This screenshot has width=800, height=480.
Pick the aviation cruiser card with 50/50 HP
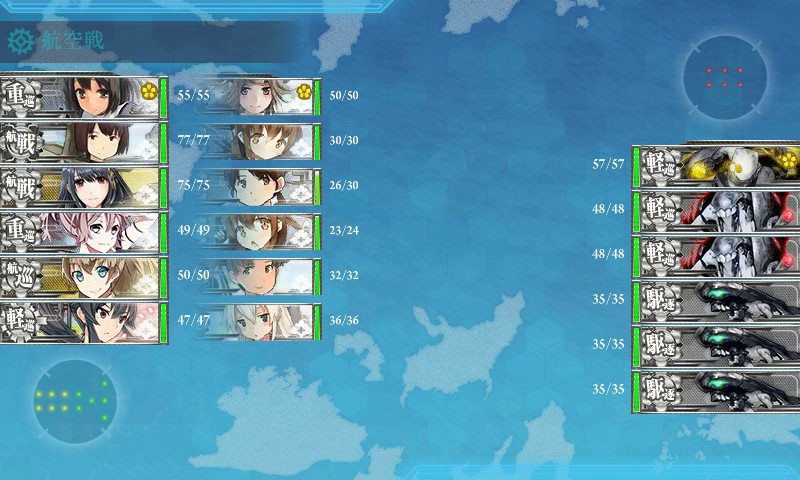pyautogui.click(x=83, y=277)
